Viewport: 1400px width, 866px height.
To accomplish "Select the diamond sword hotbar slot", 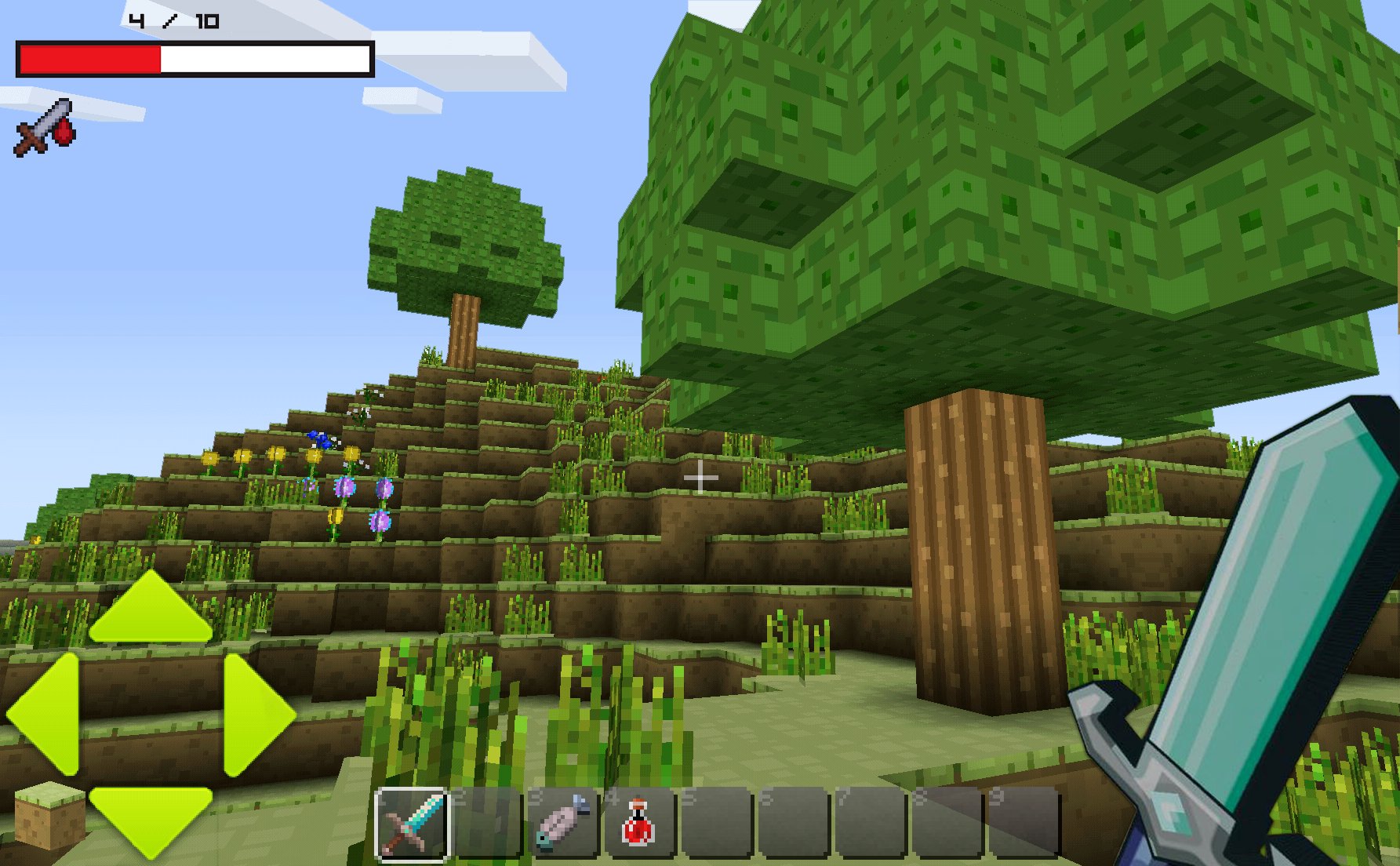I will [x=412, y=824].
